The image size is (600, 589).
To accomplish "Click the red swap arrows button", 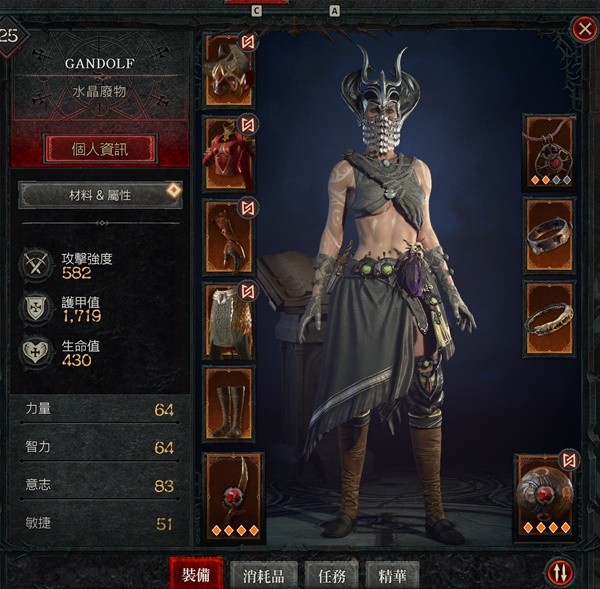I will click(560, 572).
